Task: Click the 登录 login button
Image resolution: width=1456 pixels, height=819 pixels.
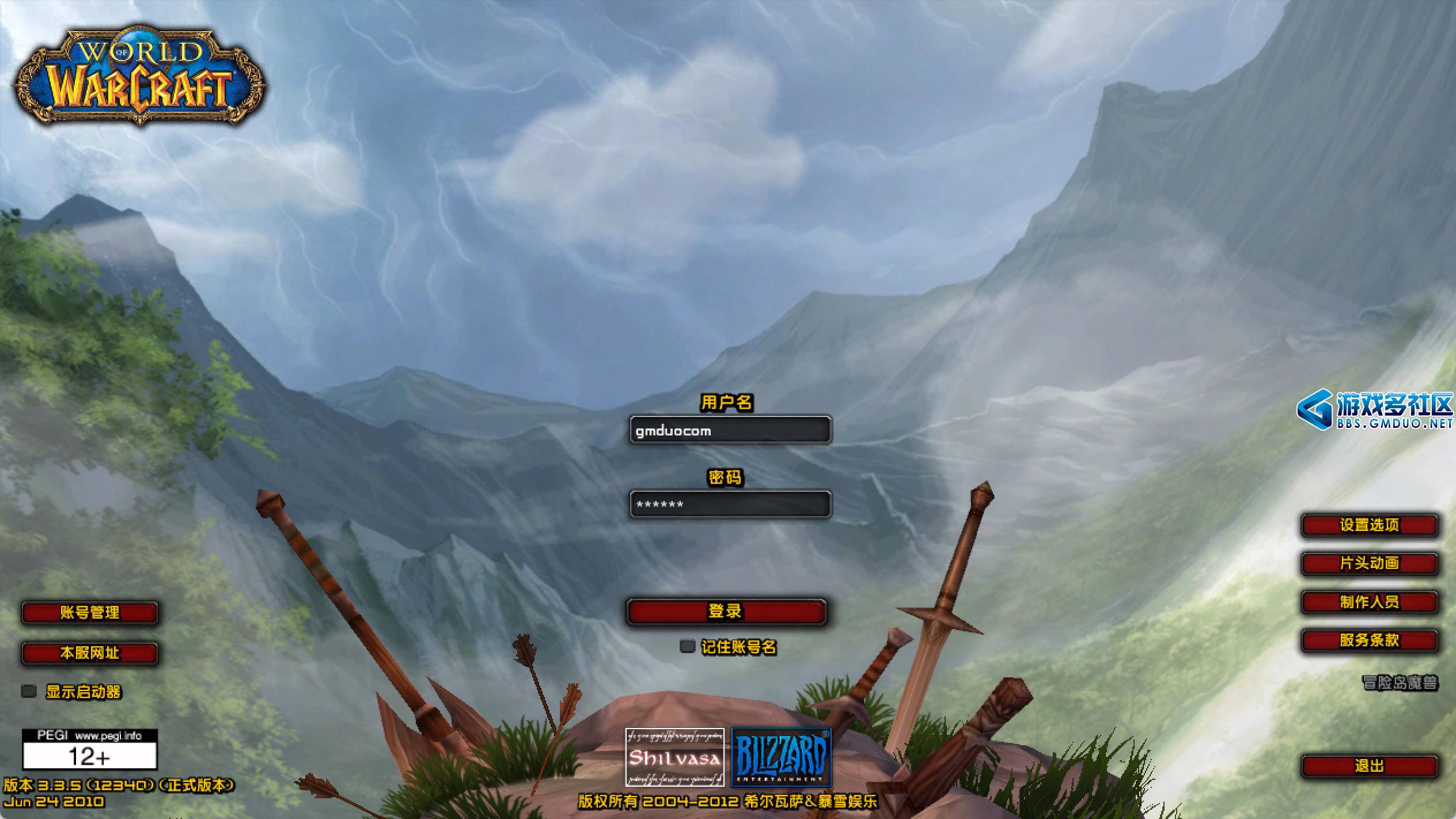Action: [726, 611]
